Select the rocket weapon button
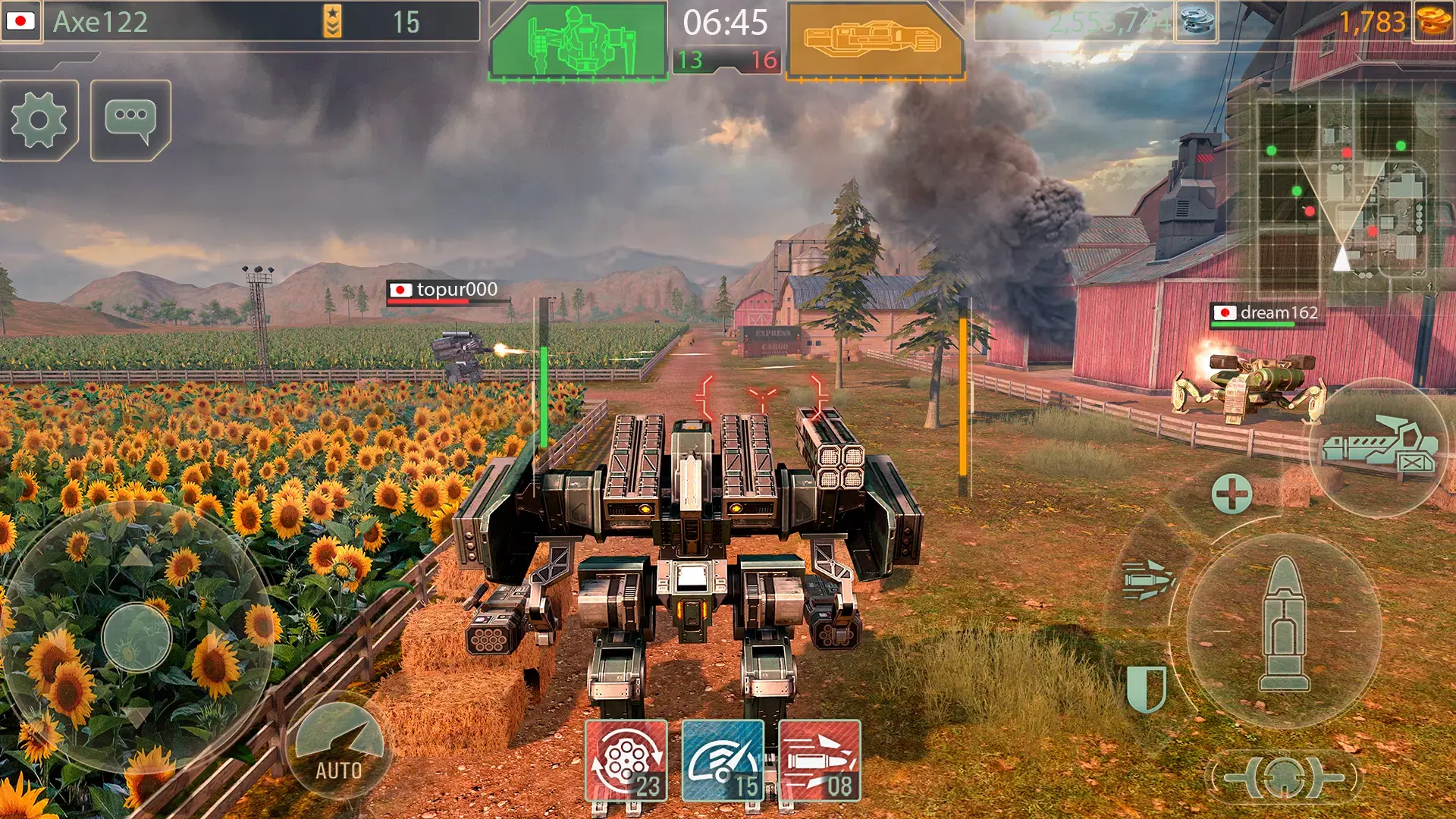Viewport: 1456px width, 819px height. (x=1148, y=580)
